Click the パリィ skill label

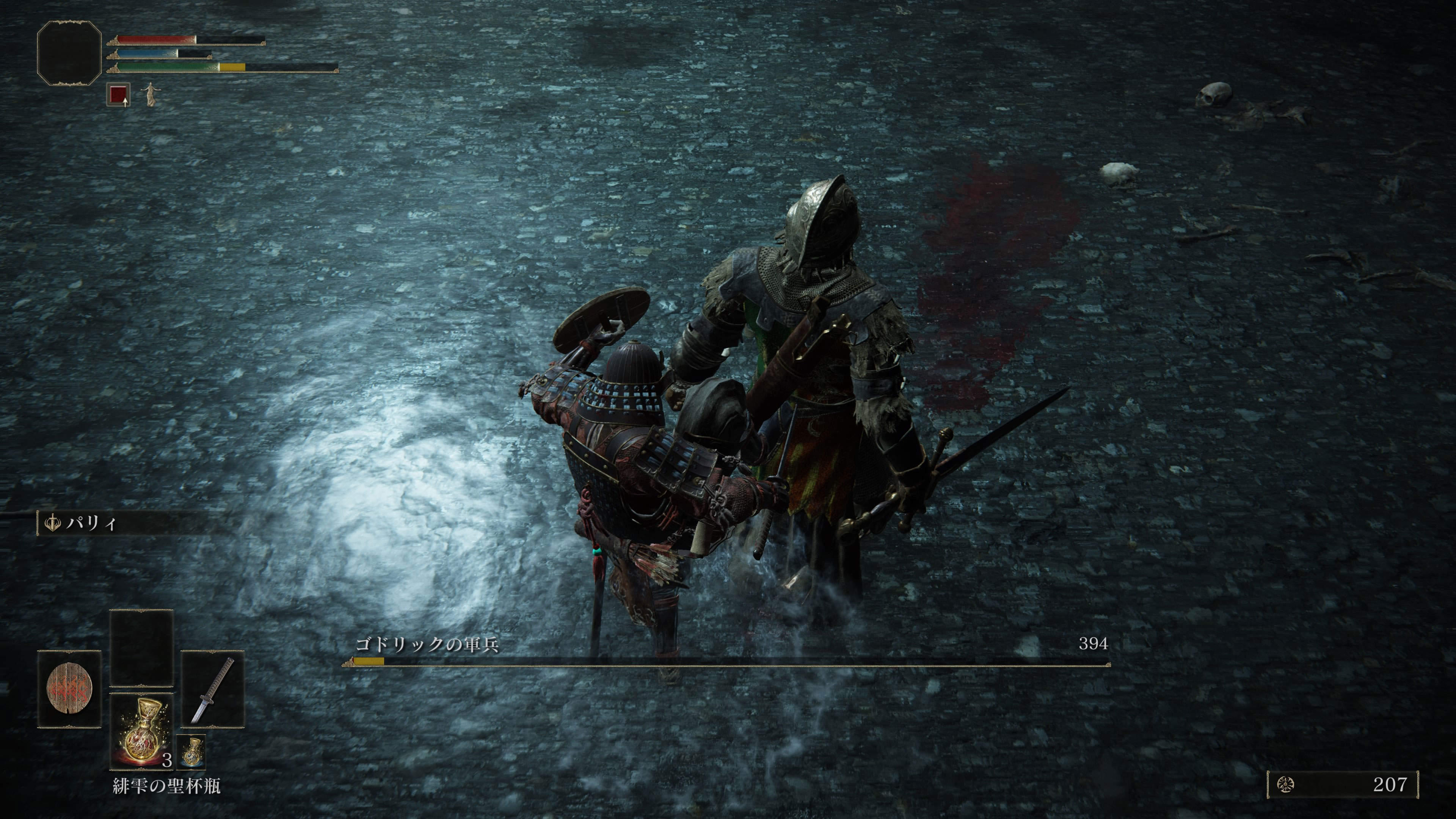[x=91, y=523]
